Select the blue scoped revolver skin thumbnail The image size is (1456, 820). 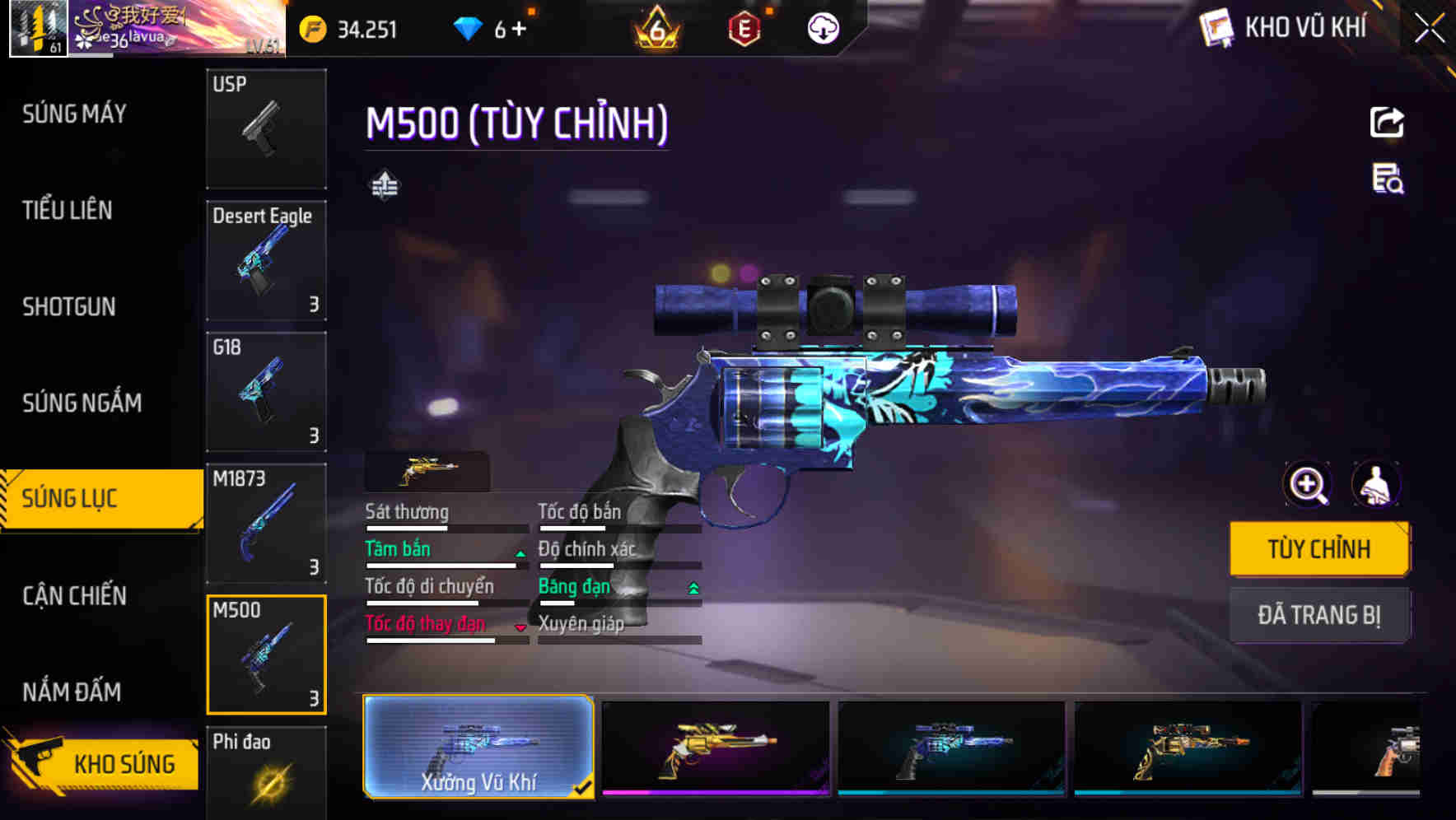(x=951, y=746)
